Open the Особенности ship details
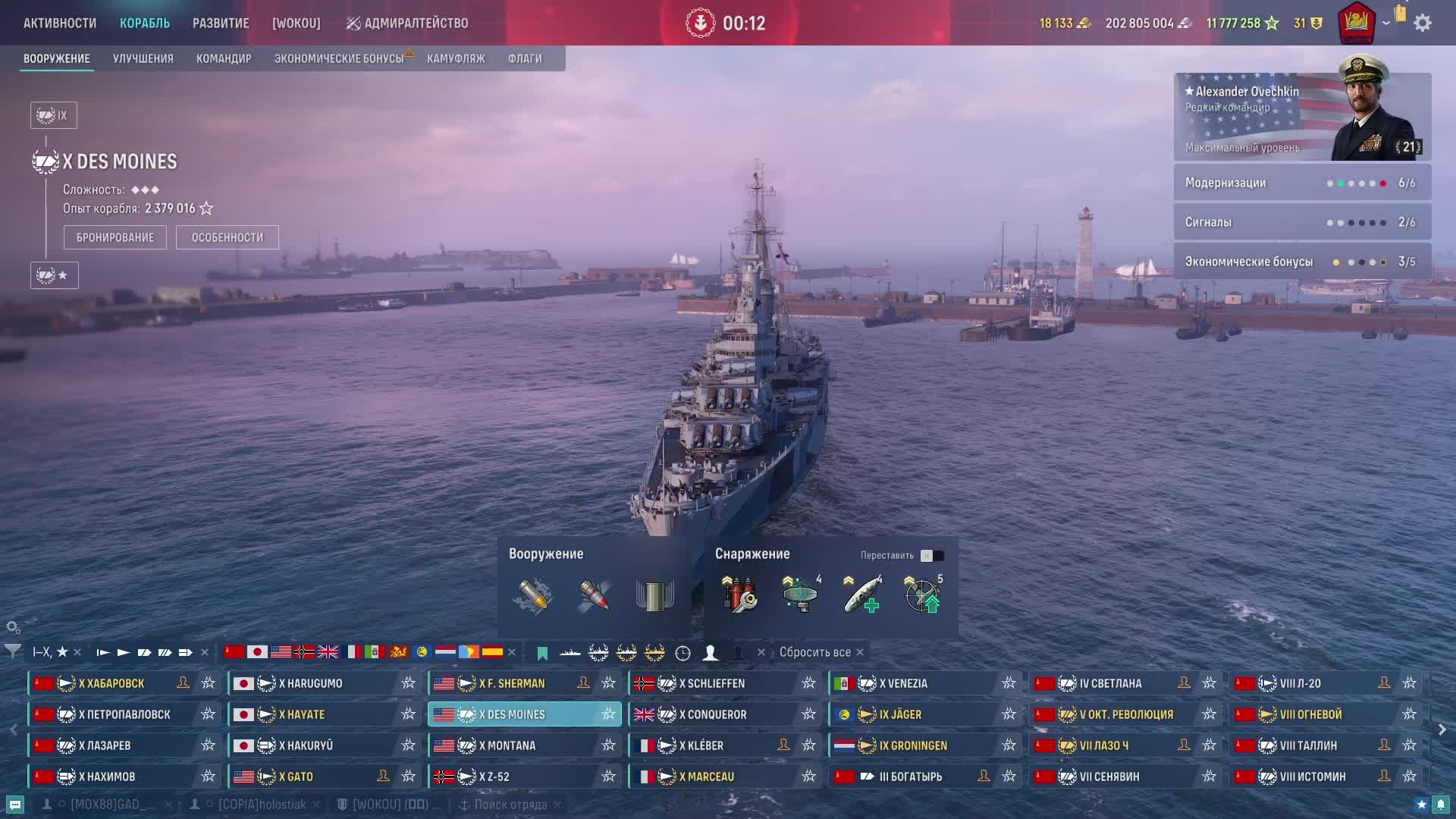 tap(227, 237)
